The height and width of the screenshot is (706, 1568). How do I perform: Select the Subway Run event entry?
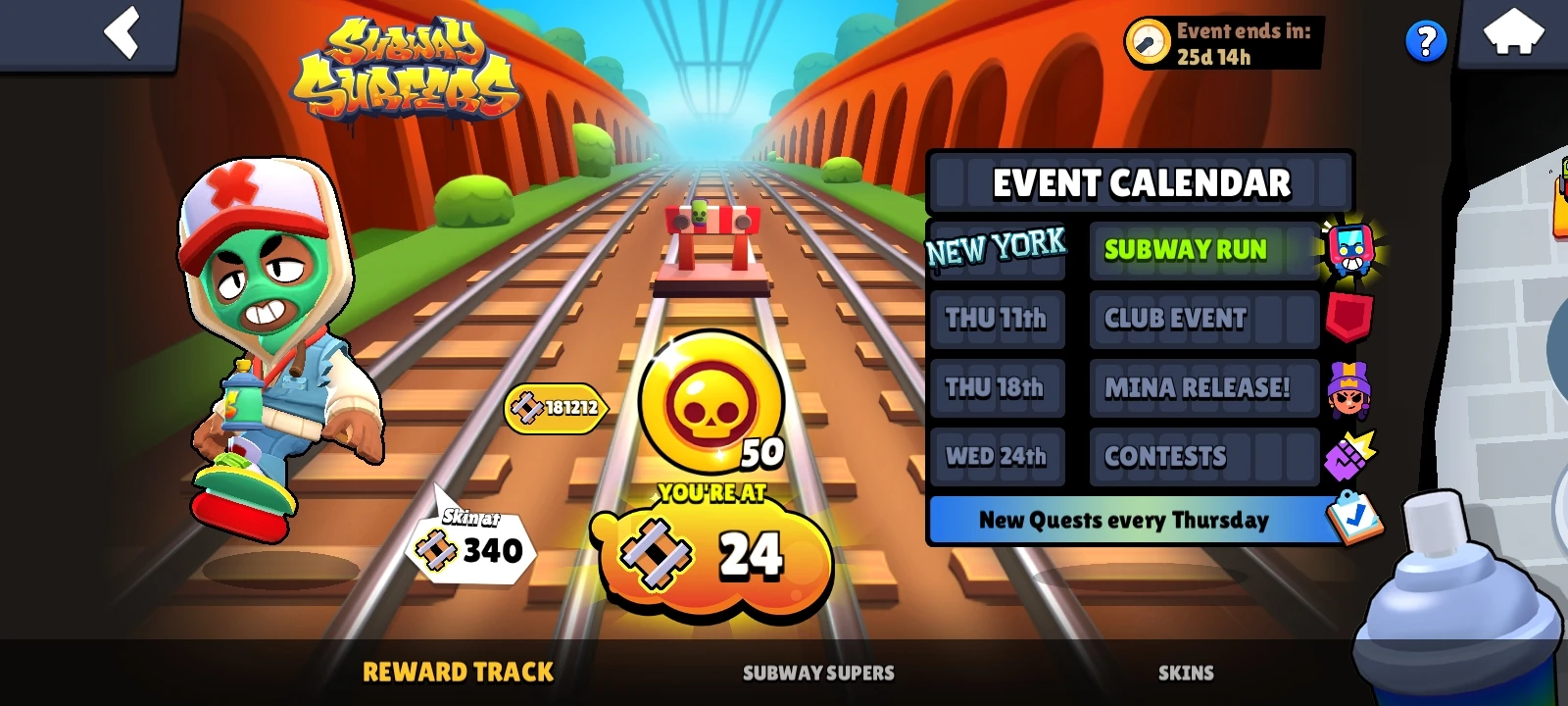(1203, 251)
